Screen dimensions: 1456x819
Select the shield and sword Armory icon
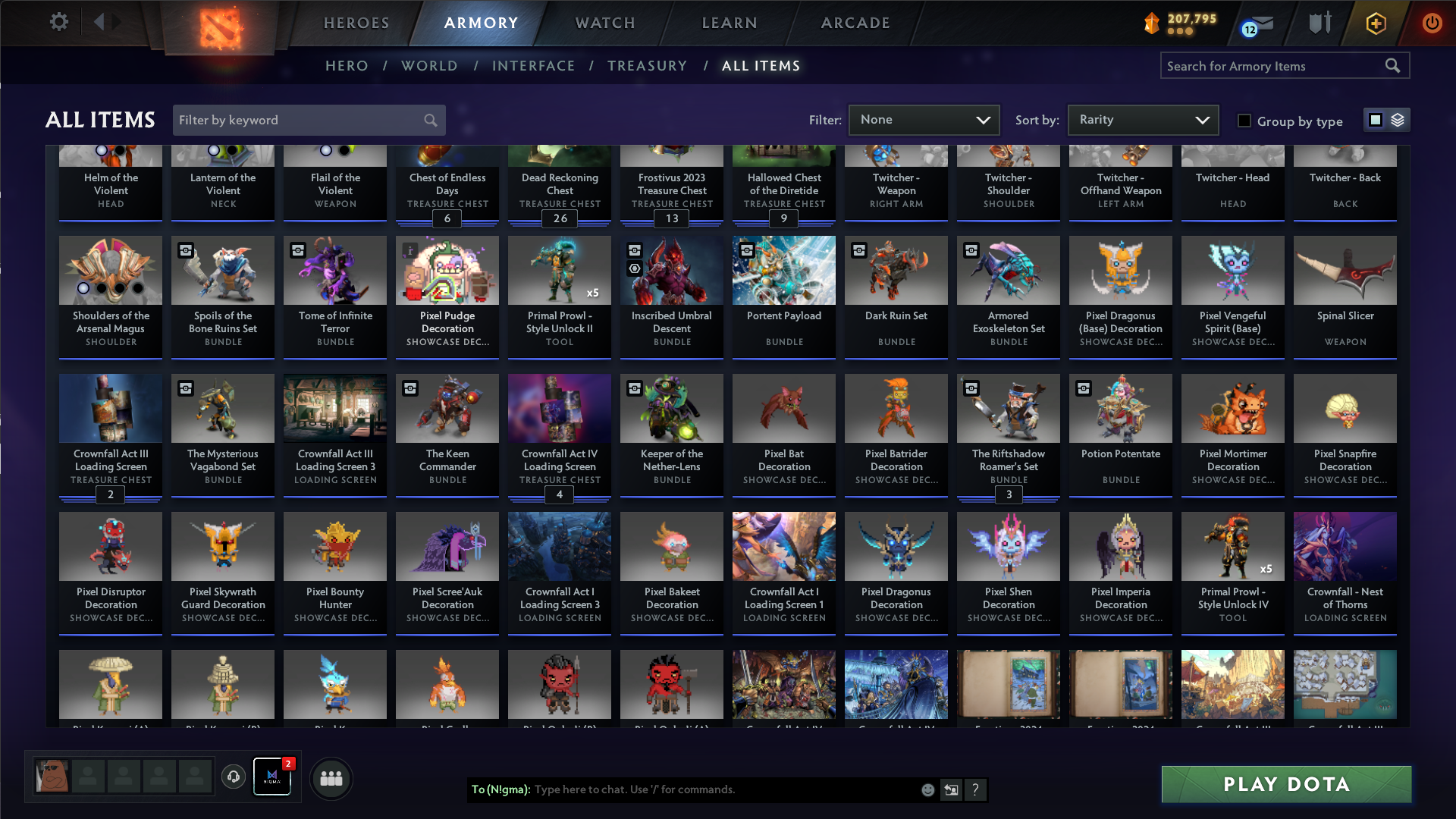pos(1319,23)
